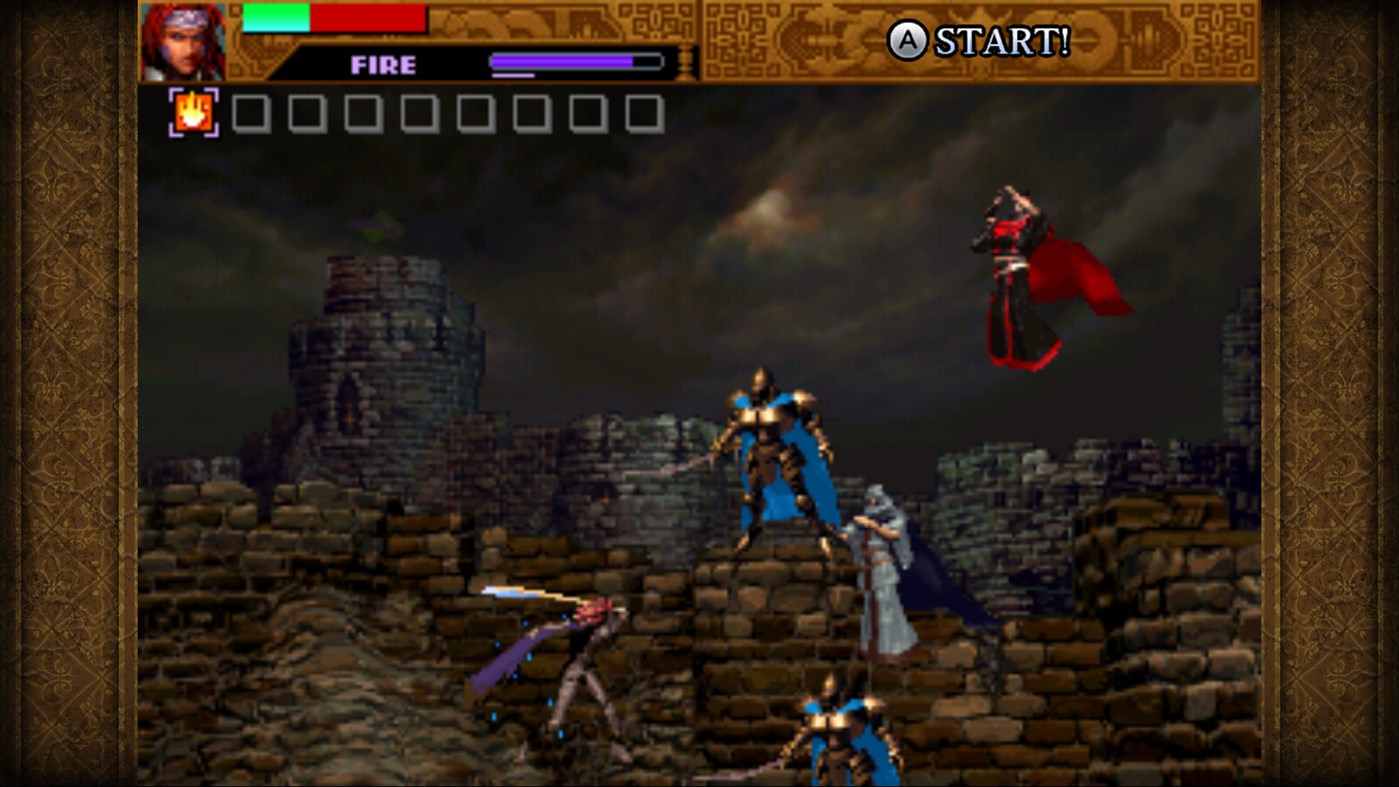Select the first empty item slot

pos(251,112)
